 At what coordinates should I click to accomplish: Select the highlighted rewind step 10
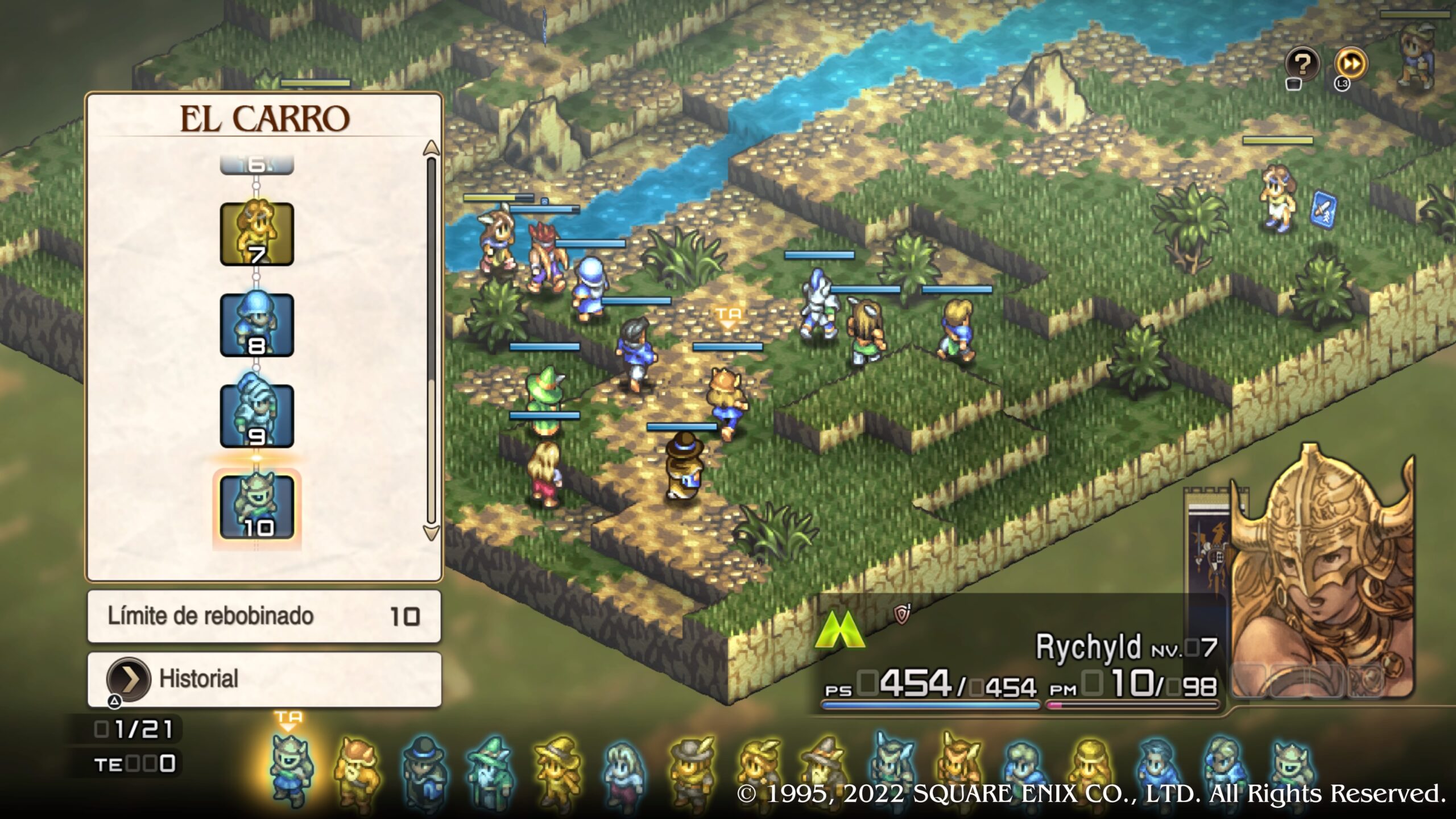pyautogui.click(x=257, y=507)
